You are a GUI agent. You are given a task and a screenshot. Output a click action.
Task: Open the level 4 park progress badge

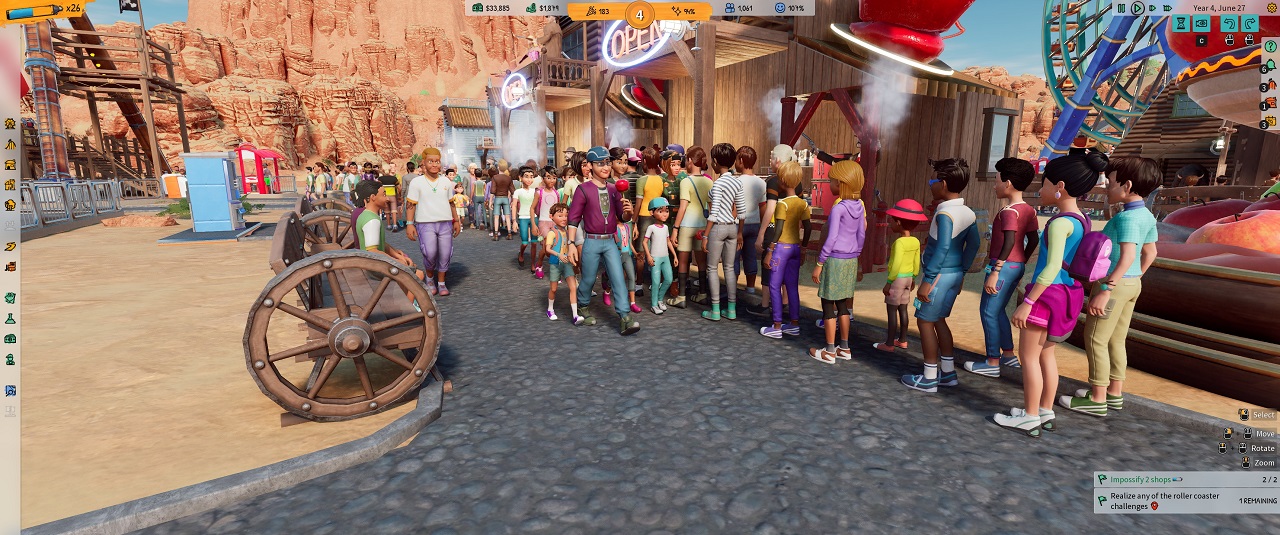click(640, 14)
